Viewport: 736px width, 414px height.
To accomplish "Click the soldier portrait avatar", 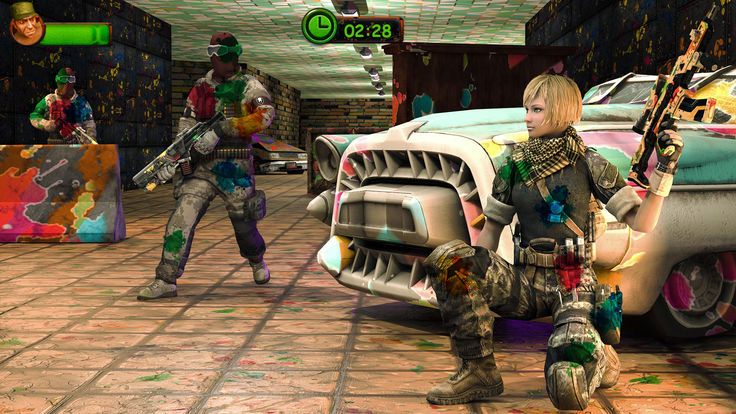I will coord(24,24).
